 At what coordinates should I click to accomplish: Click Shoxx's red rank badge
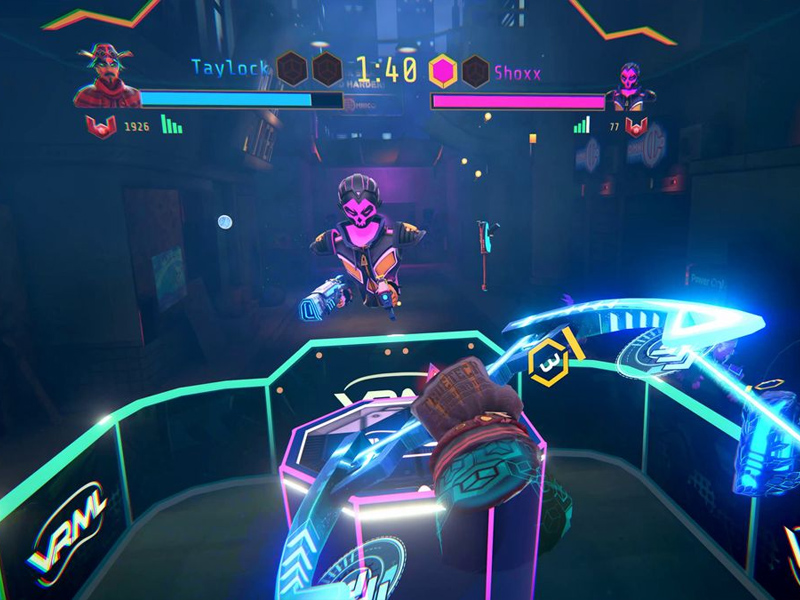(x=635, y=127)
